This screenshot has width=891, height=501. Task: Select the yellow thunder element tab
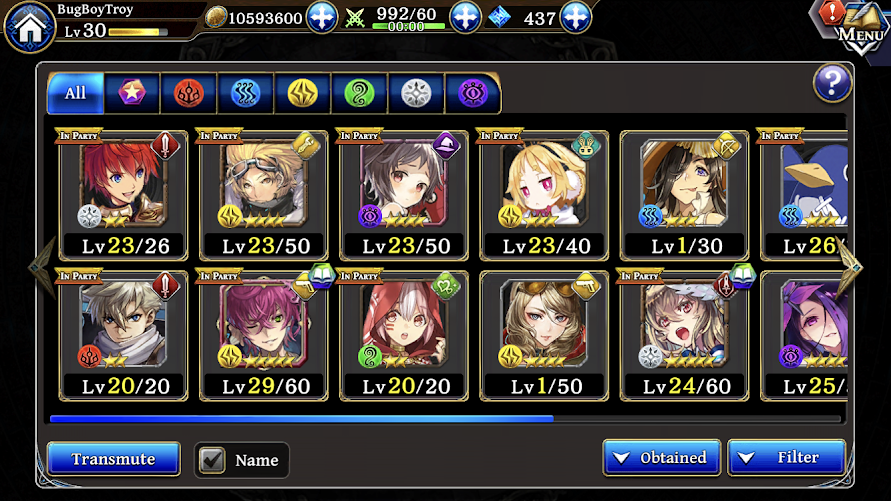point(302,94)
